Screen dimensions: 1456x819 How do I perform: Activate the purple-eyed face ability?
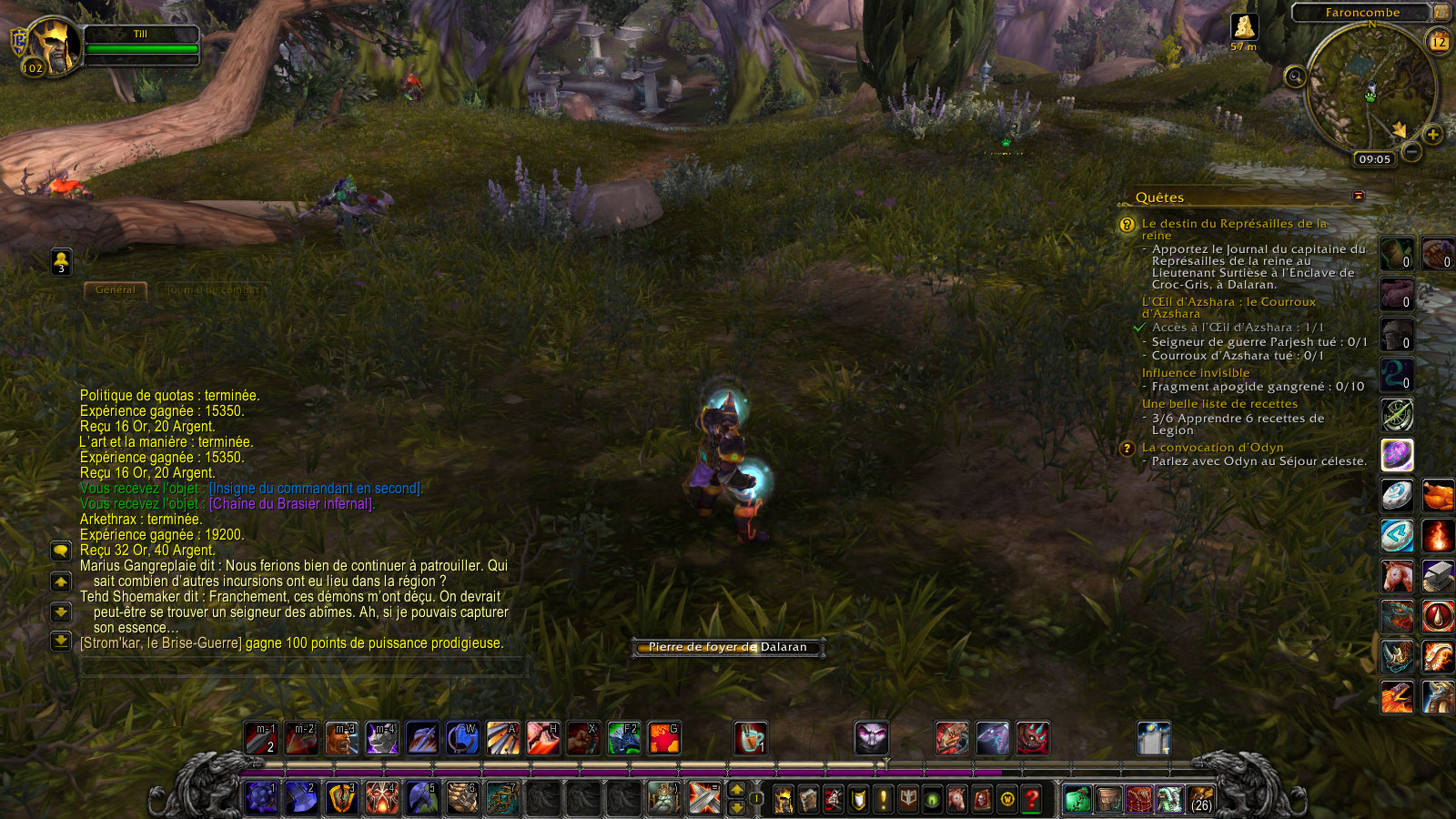click(871, 739)
